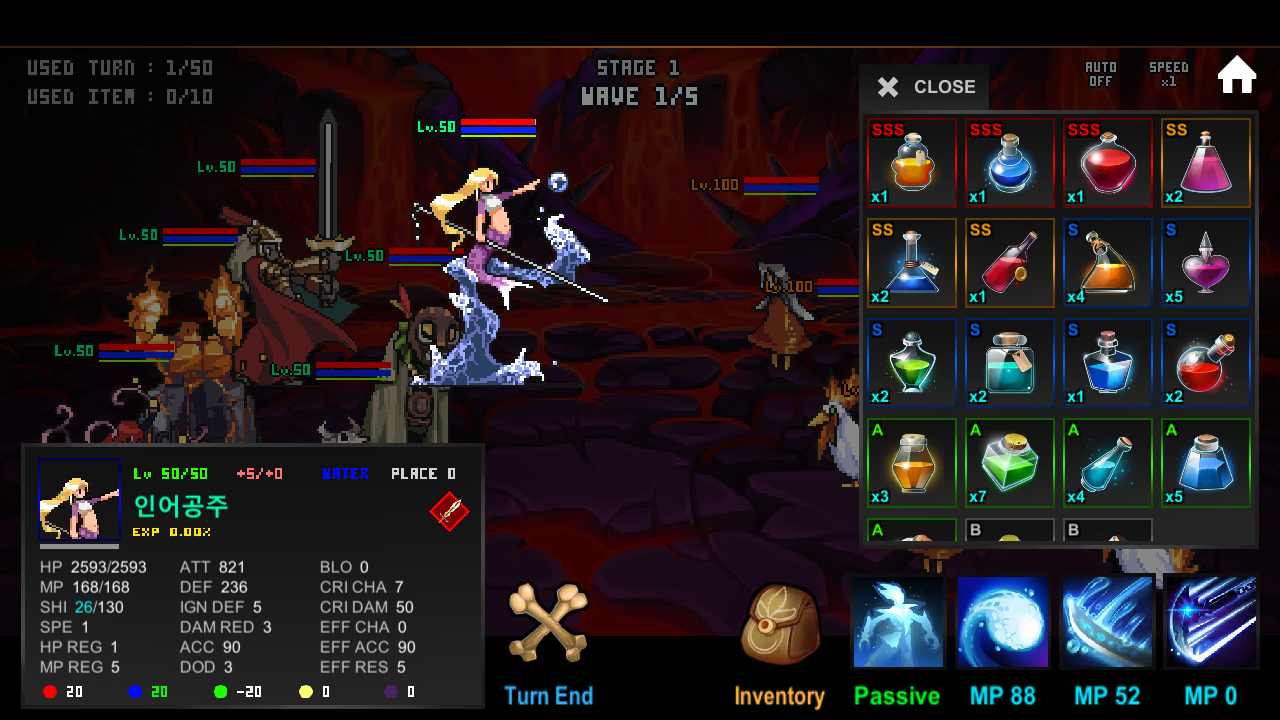Pick the SSS-grade red gem potion
Image resolution: width=1280 pixels, height=720 pixels.
(1107, 162)
